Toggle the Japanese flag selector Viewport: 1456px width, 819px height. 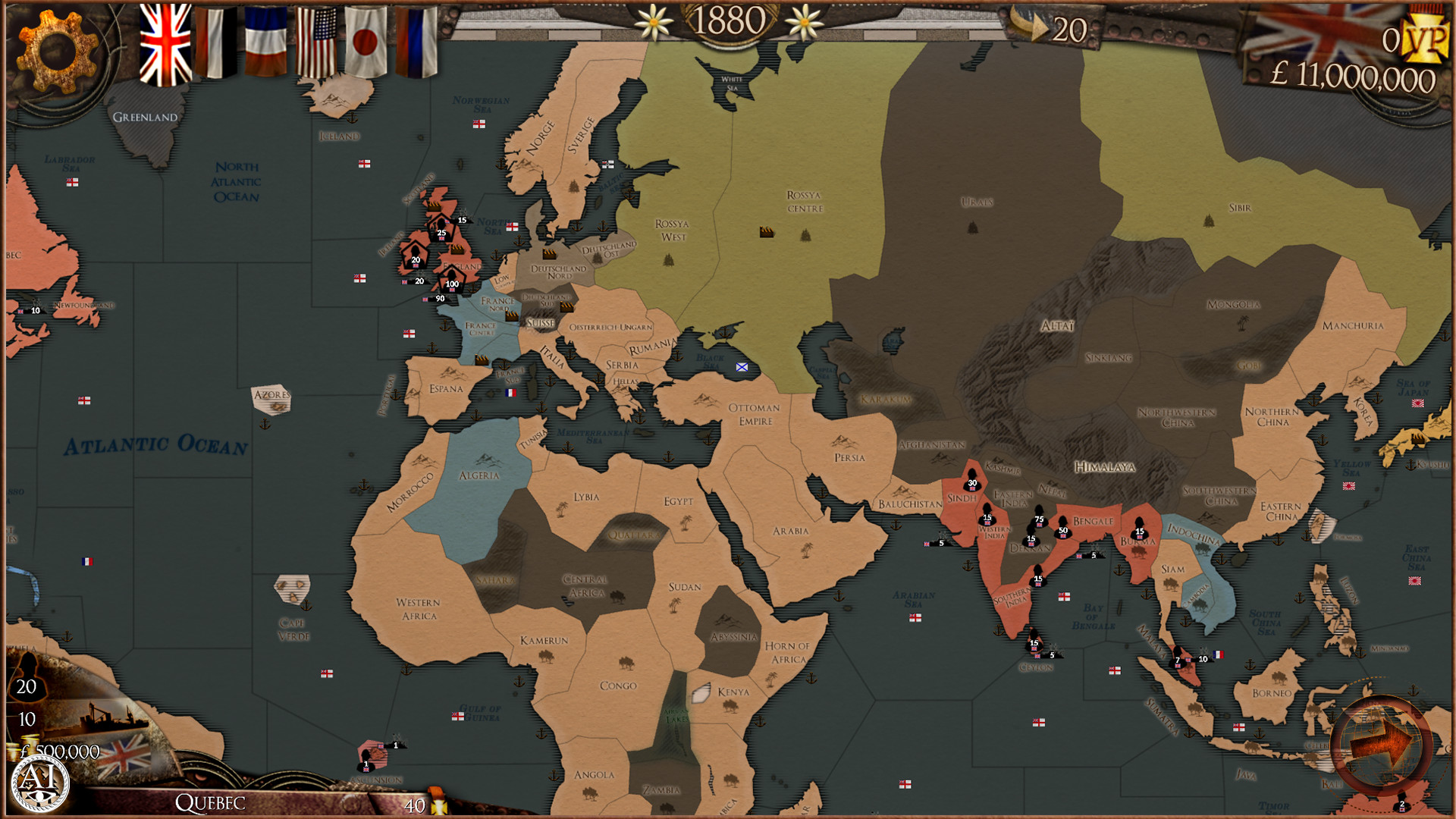click(366, 39)
